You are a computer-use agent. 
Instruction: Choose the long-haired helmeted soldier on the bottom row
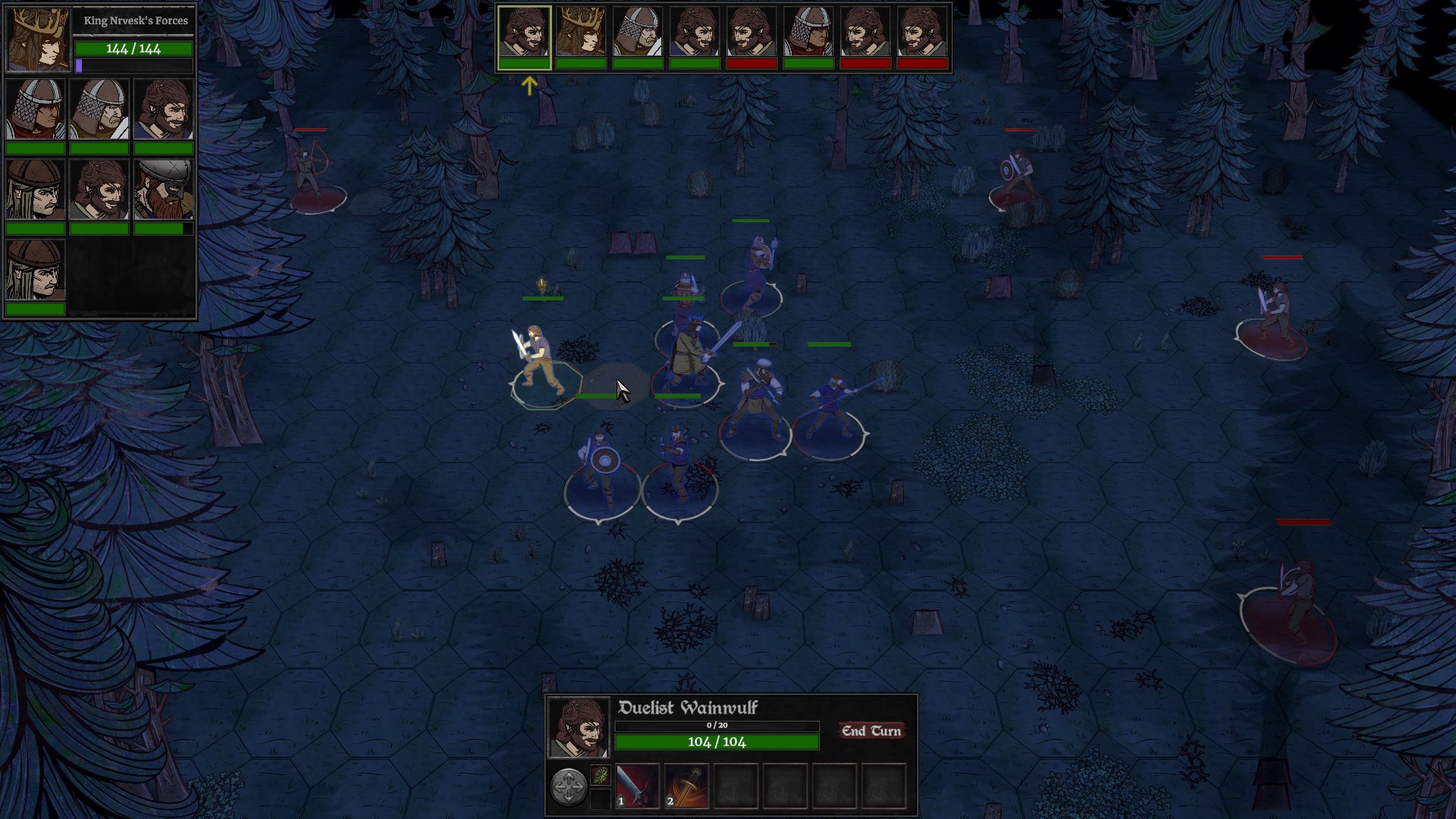click(x=35, y=270)
